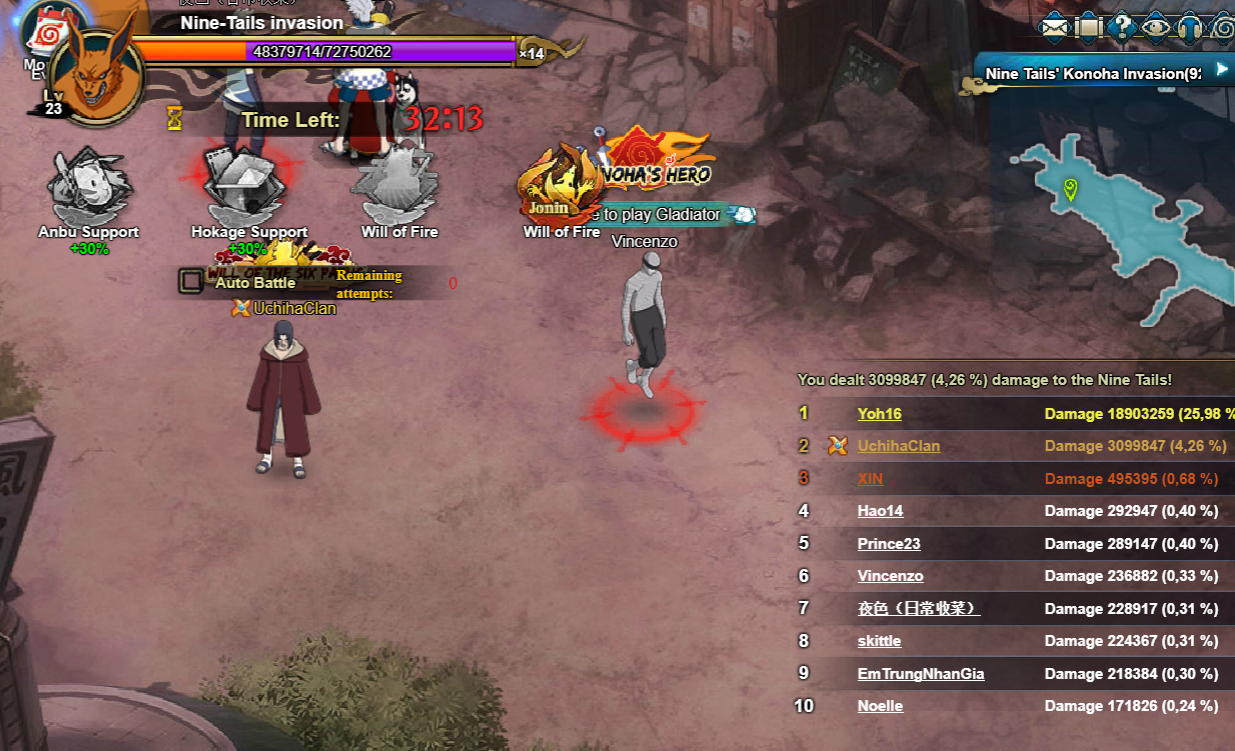
Task: Expand the Nine Tails' Konoha Invasion arrow
Action: click(1221, 70)
